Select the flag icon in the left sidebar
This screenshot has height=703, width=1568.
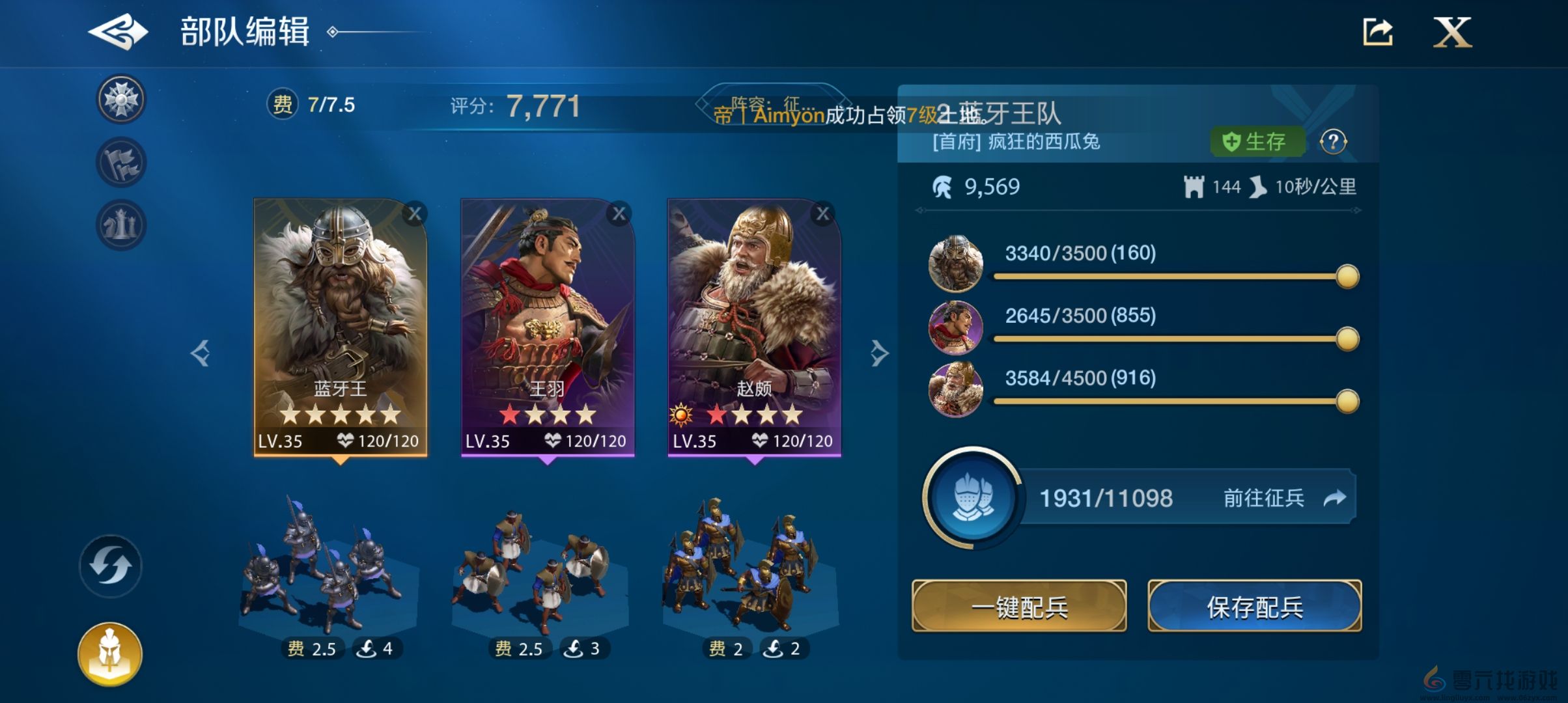pos(120,161)
